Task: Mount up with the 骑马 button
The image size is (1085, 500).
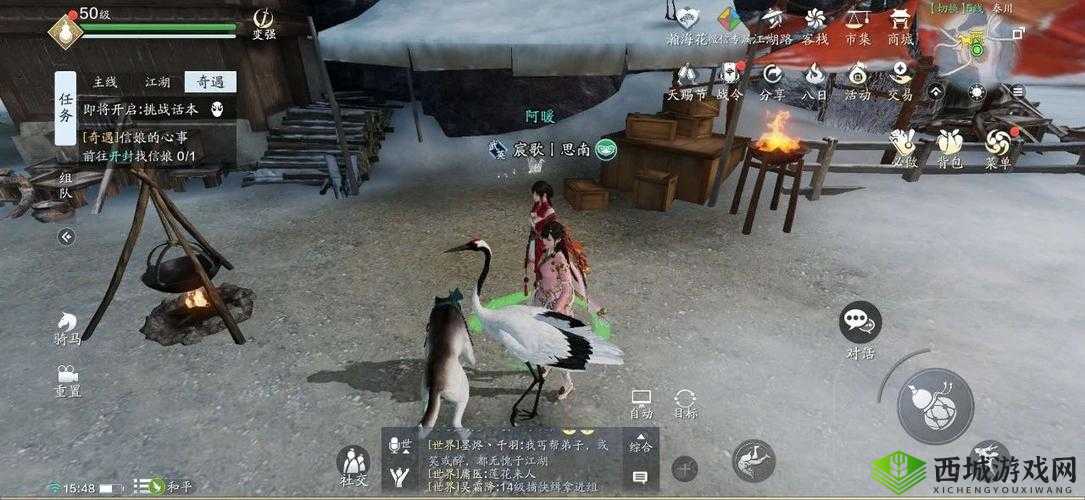Action: pyautogui.click(x=67, y=328)
